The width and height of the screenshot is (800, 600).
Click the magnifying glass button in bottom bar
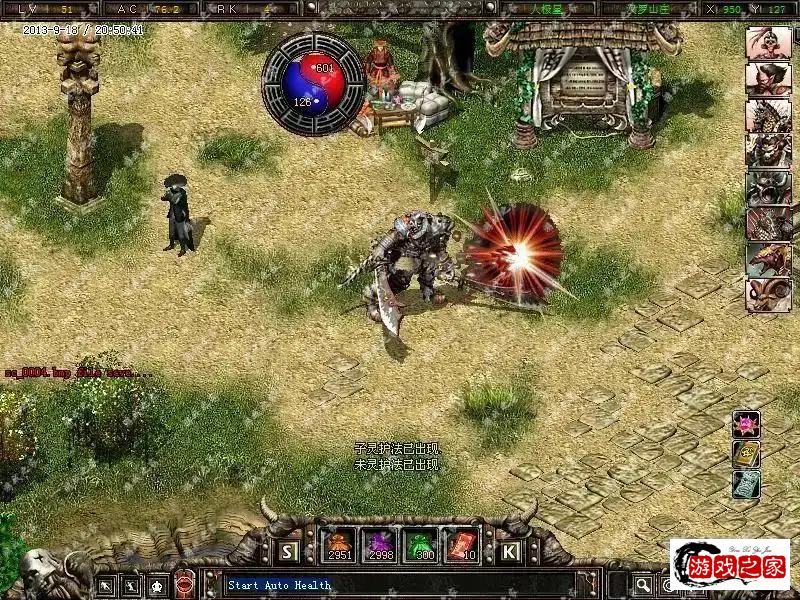643,584
